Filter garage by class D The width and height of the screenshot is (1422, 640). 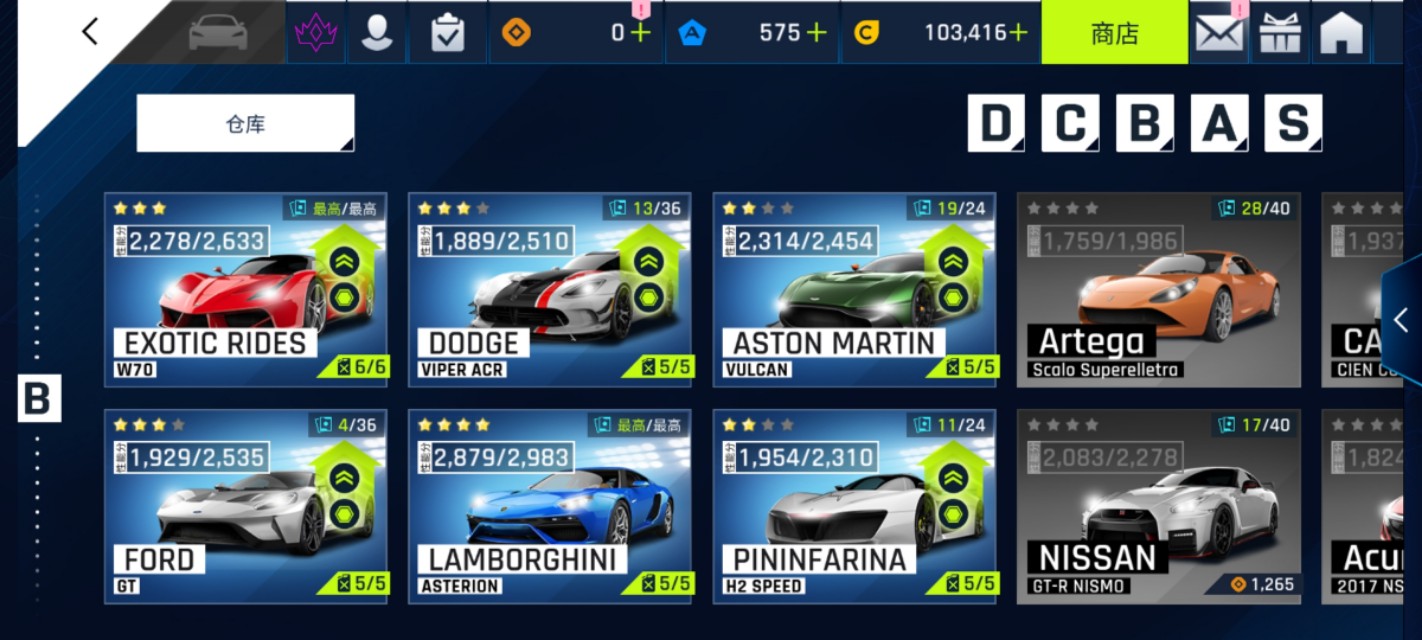pos(995,123)
